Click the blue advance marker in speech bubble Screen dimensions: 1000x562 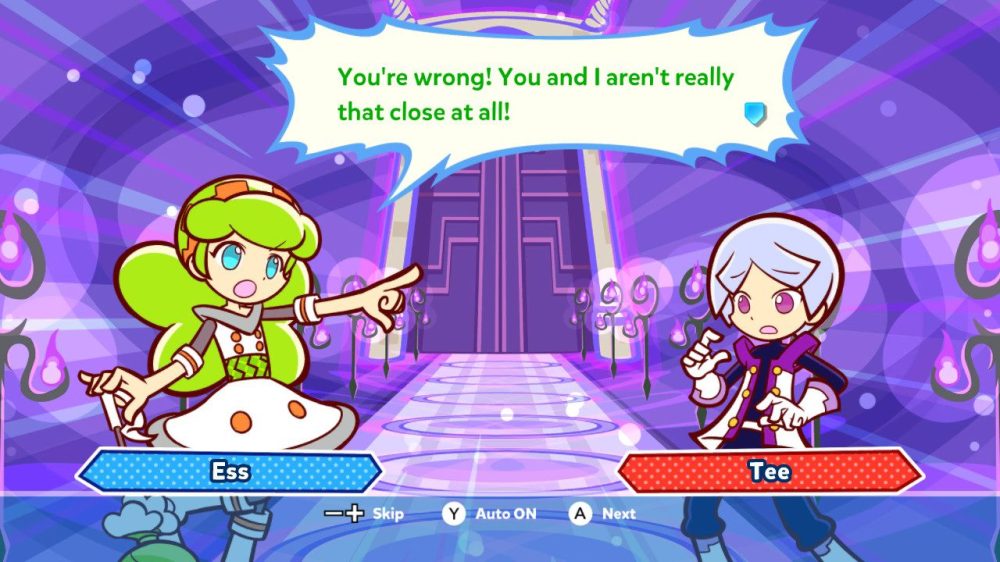click(x=754, y=113)
